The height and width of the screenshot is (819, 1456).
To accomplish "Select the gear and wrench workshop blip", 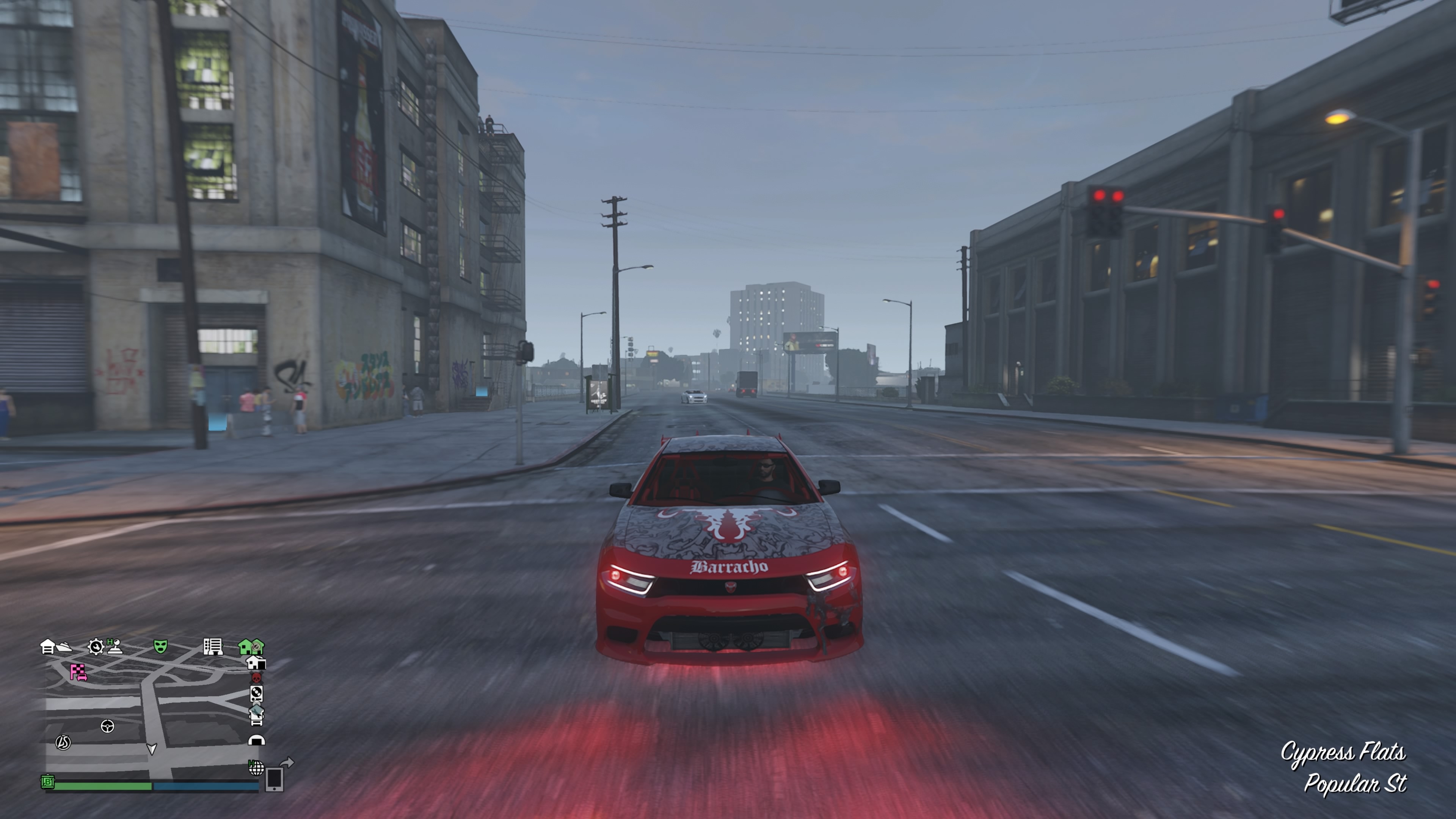I will click(96, 646).
